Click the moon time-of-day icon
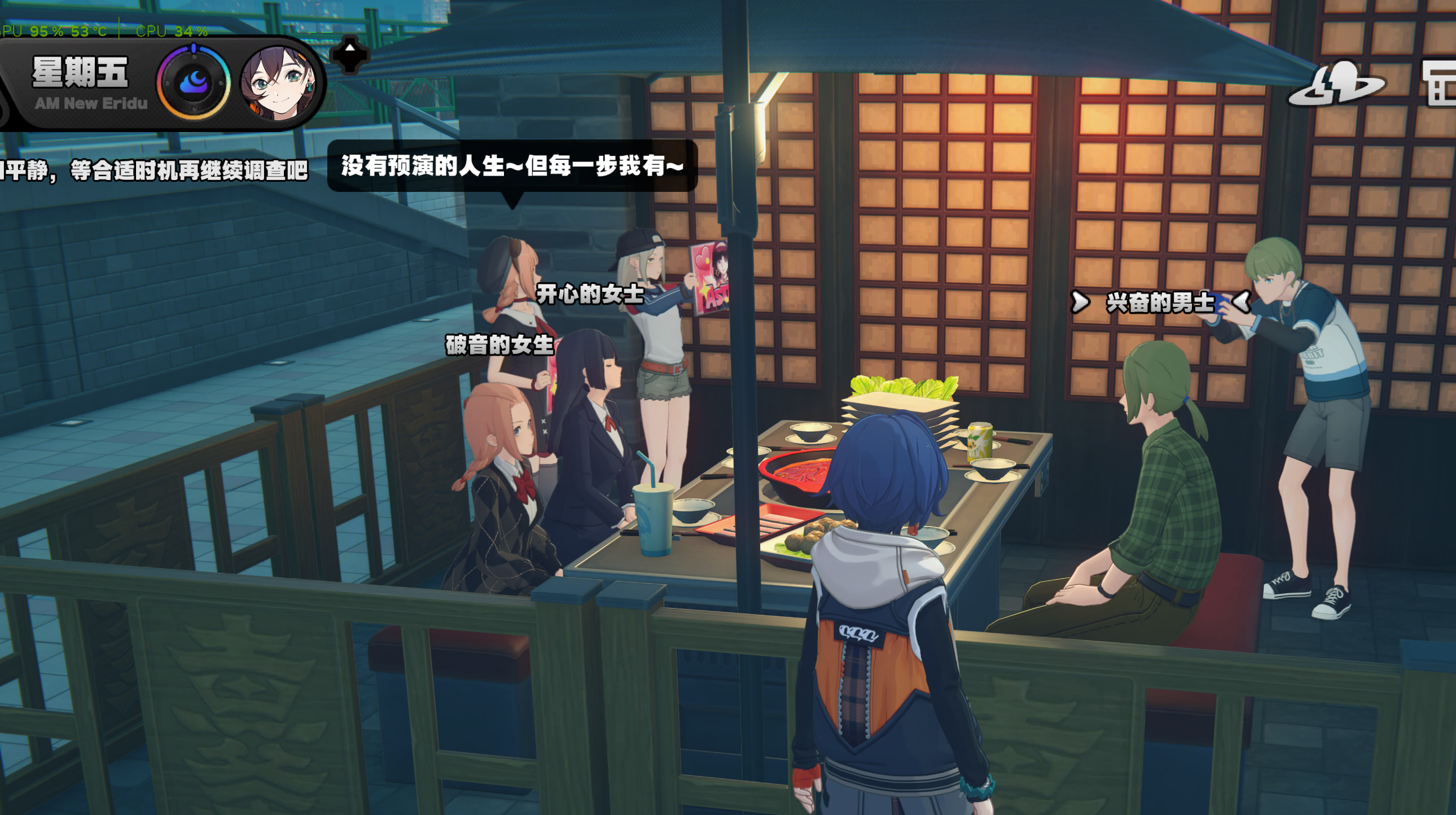Image resolution: width=1456 pixels, height=815 pixels. (194, 83)
